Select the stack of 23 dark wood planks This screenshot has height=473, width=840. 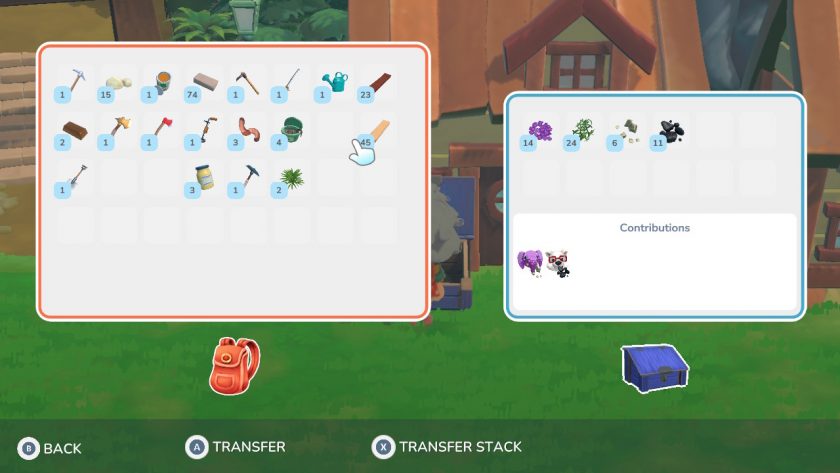377,83
